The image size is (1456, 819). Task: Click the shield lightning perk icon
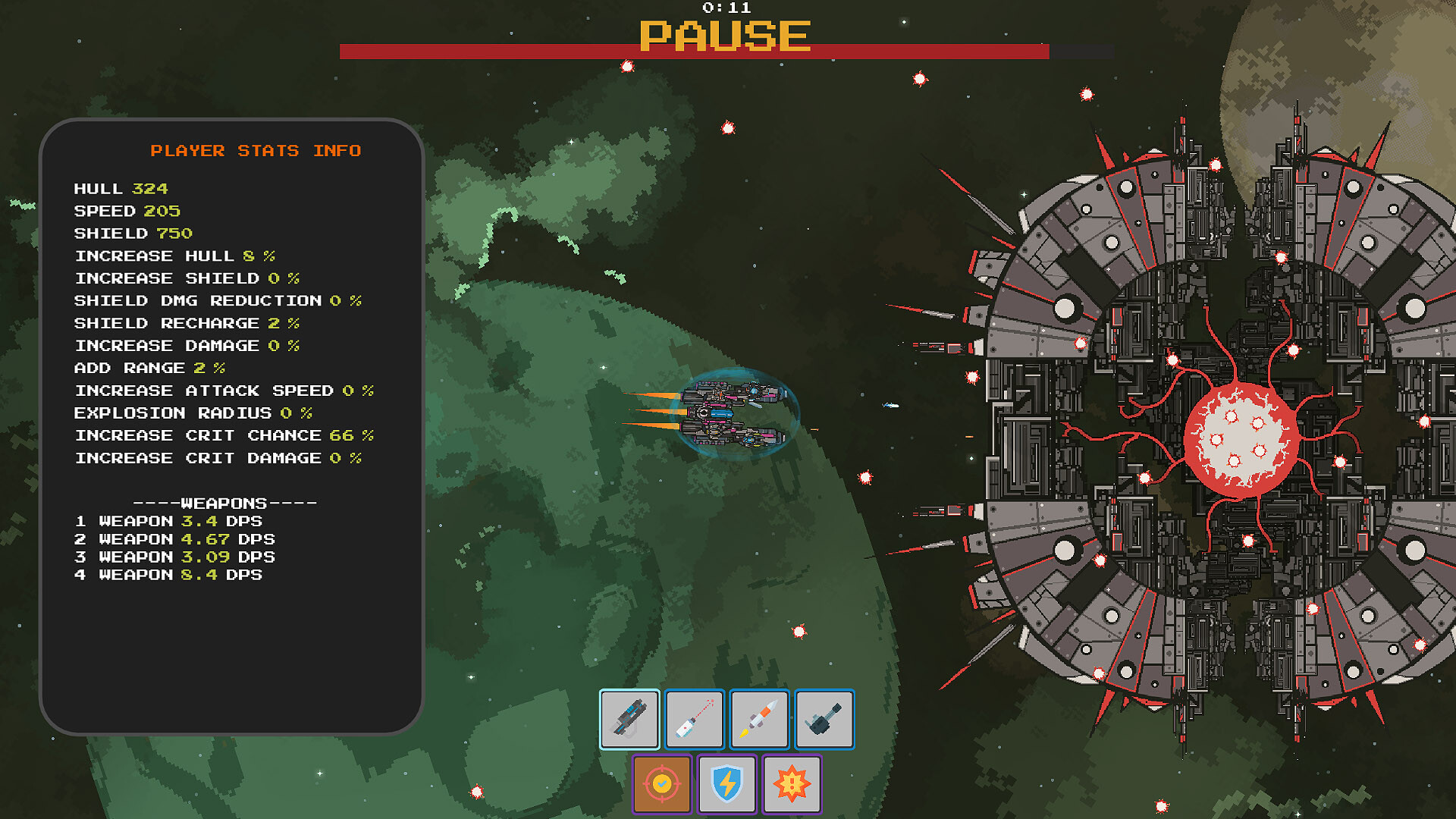[x=726, y=784]
